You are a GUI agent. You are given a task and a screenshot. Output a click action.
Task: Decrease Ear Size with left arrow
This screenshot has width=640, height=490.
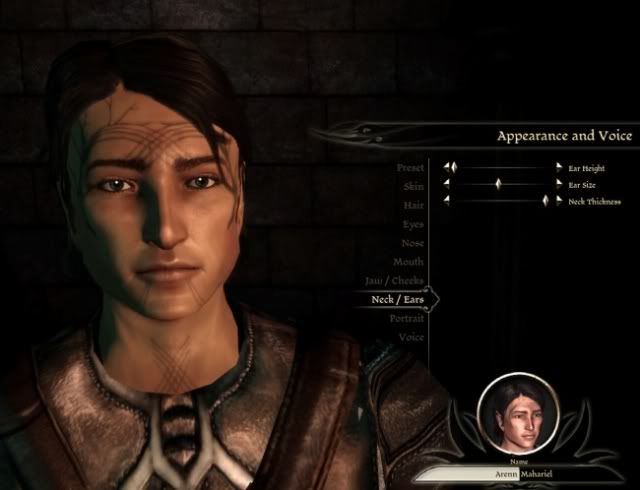[x=447, y=185]
